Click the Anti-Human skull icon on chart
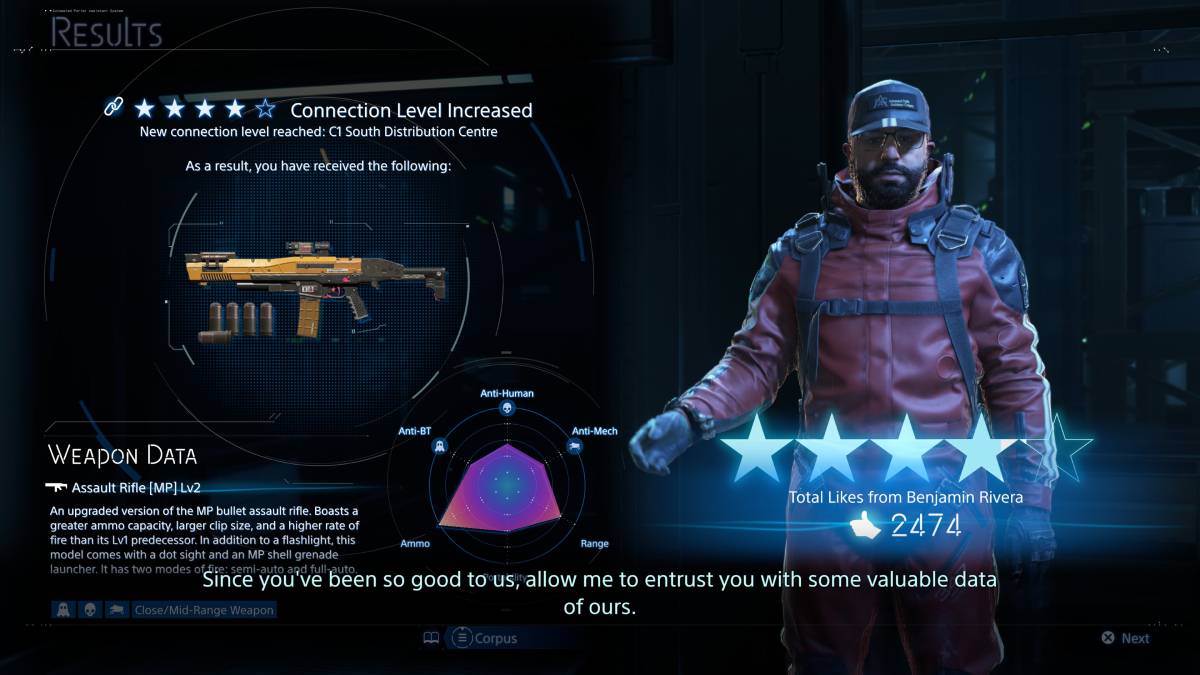 click(x=506, y=410)
